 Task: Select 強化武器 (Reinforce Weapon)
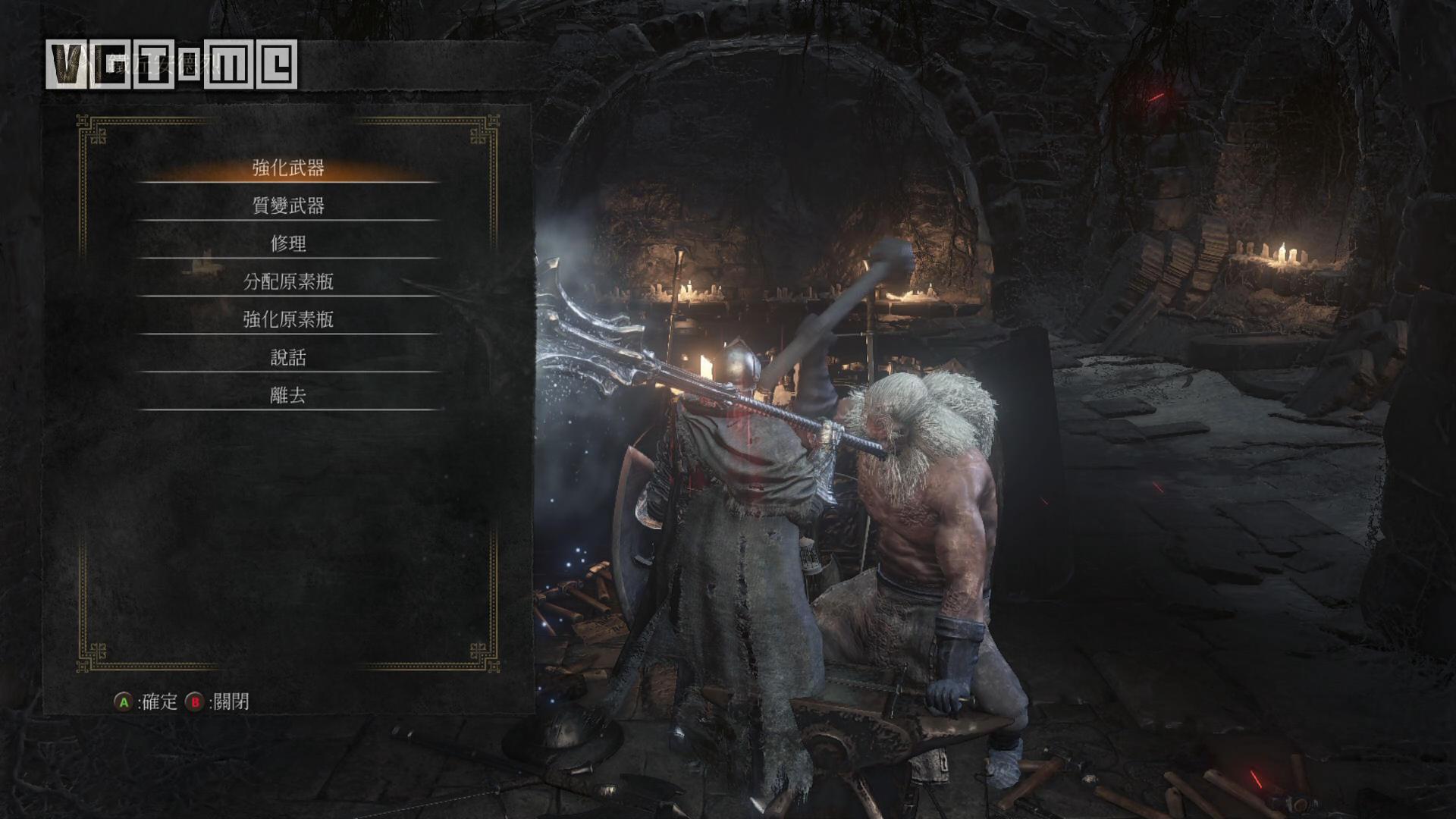coord(288,168)
